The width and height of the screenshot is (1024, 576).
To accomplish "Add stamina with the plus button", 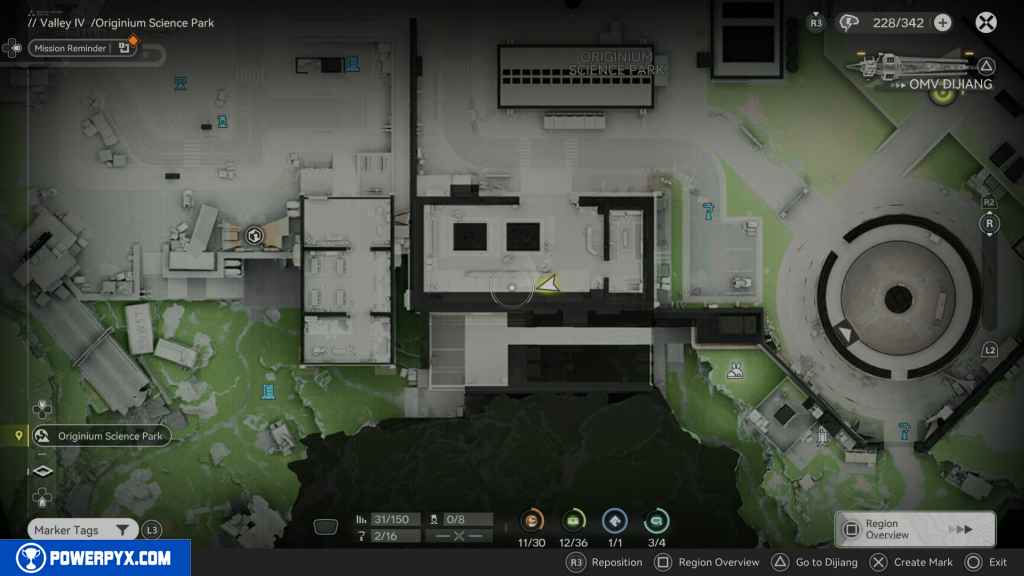I will [x=942, y=22].
